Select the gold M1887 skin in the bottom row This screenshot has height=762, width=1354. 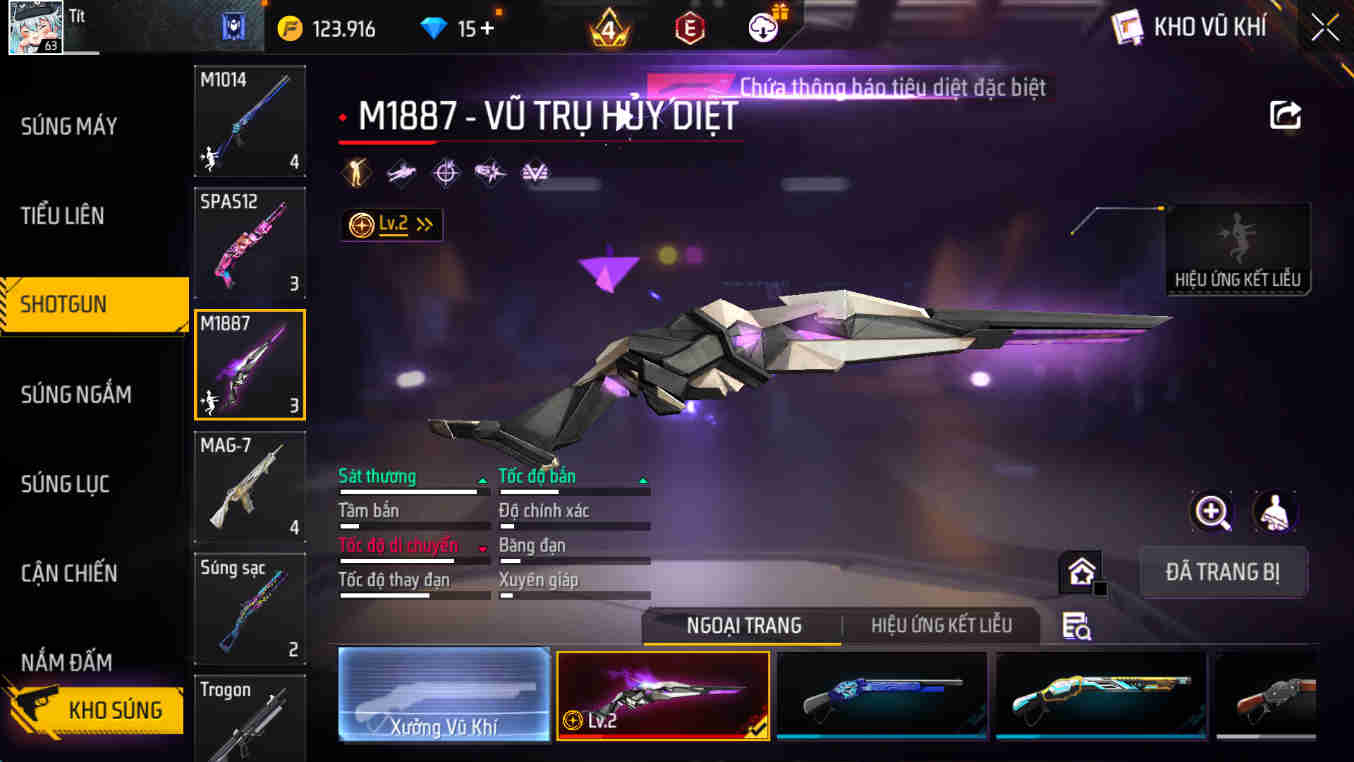1100,695
